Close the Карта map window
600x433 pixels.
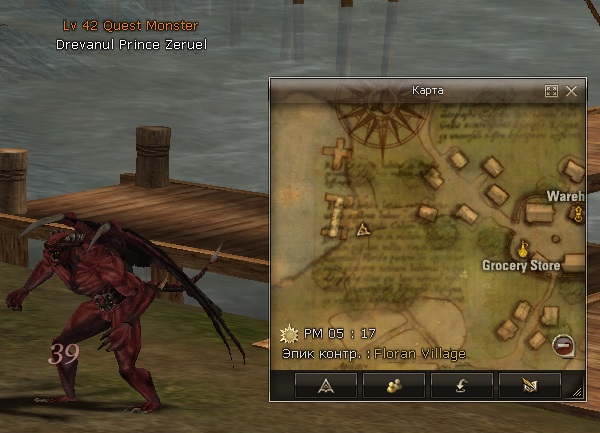click(572, 91)
